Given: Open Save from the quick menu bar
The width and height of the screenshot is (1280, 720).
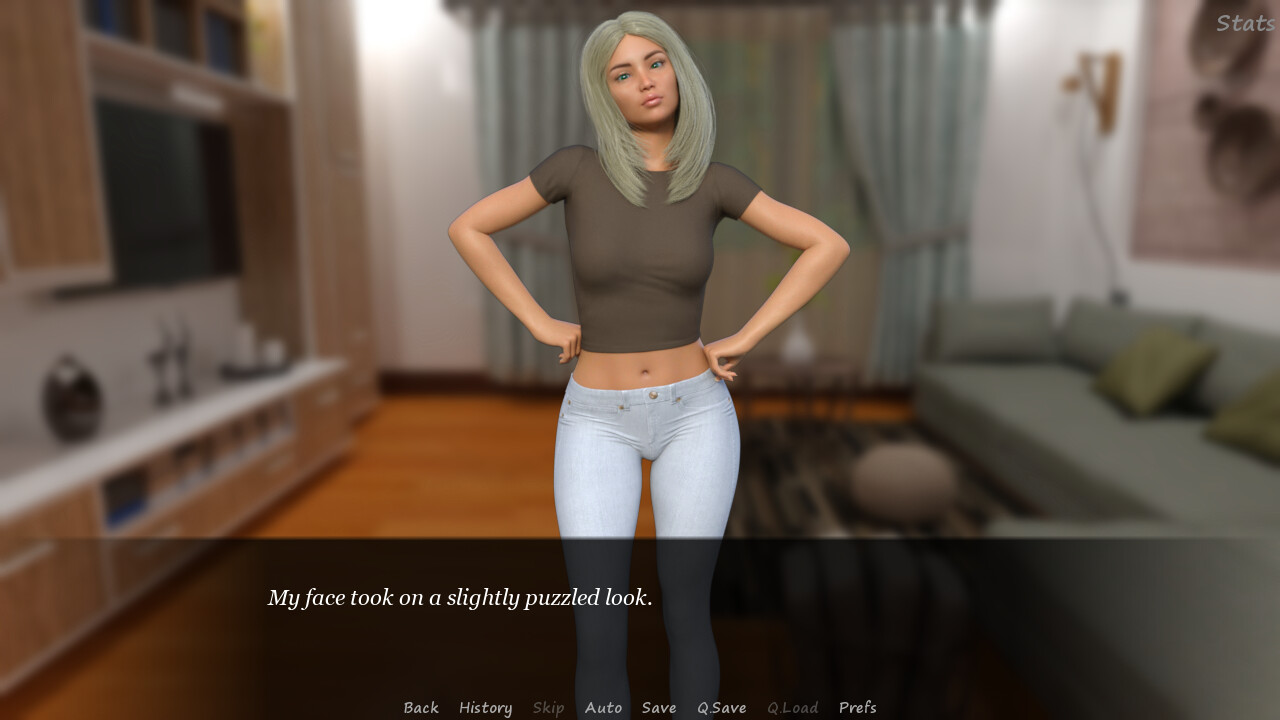Looking at the screenshot, I should point(658,707).
